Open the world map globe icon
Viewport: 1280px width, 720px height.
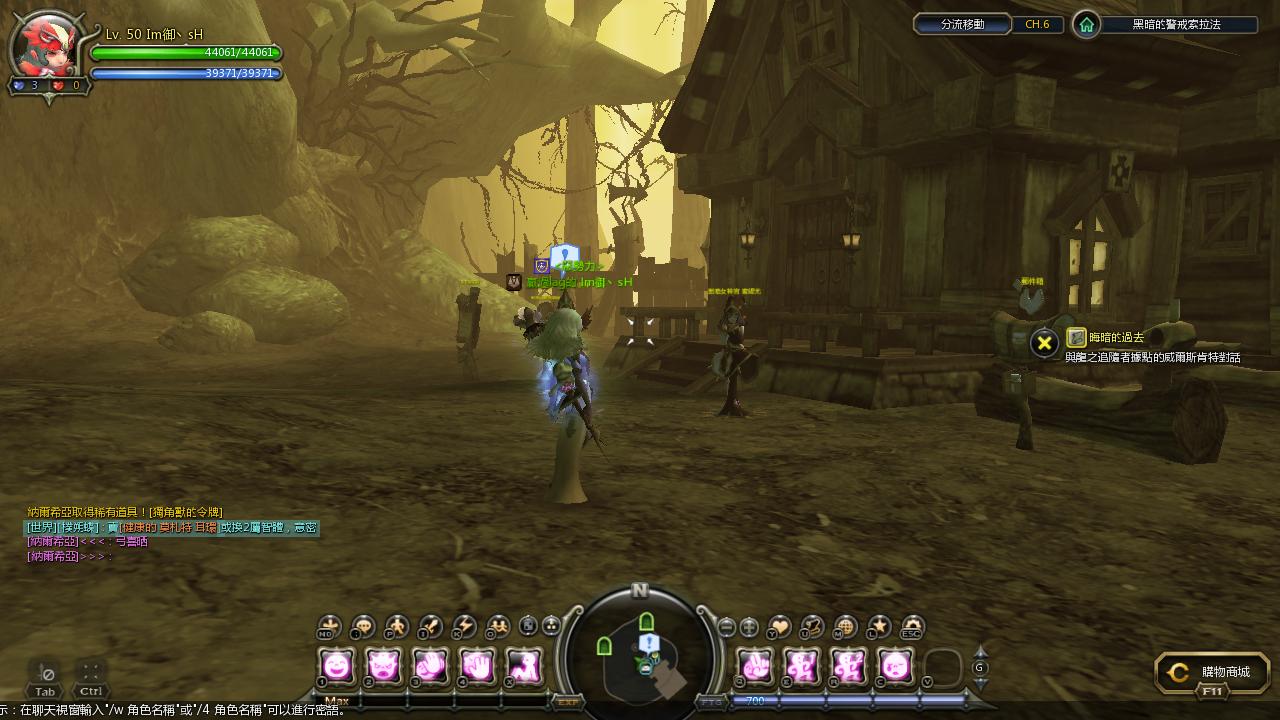click(x=845, y=627)
